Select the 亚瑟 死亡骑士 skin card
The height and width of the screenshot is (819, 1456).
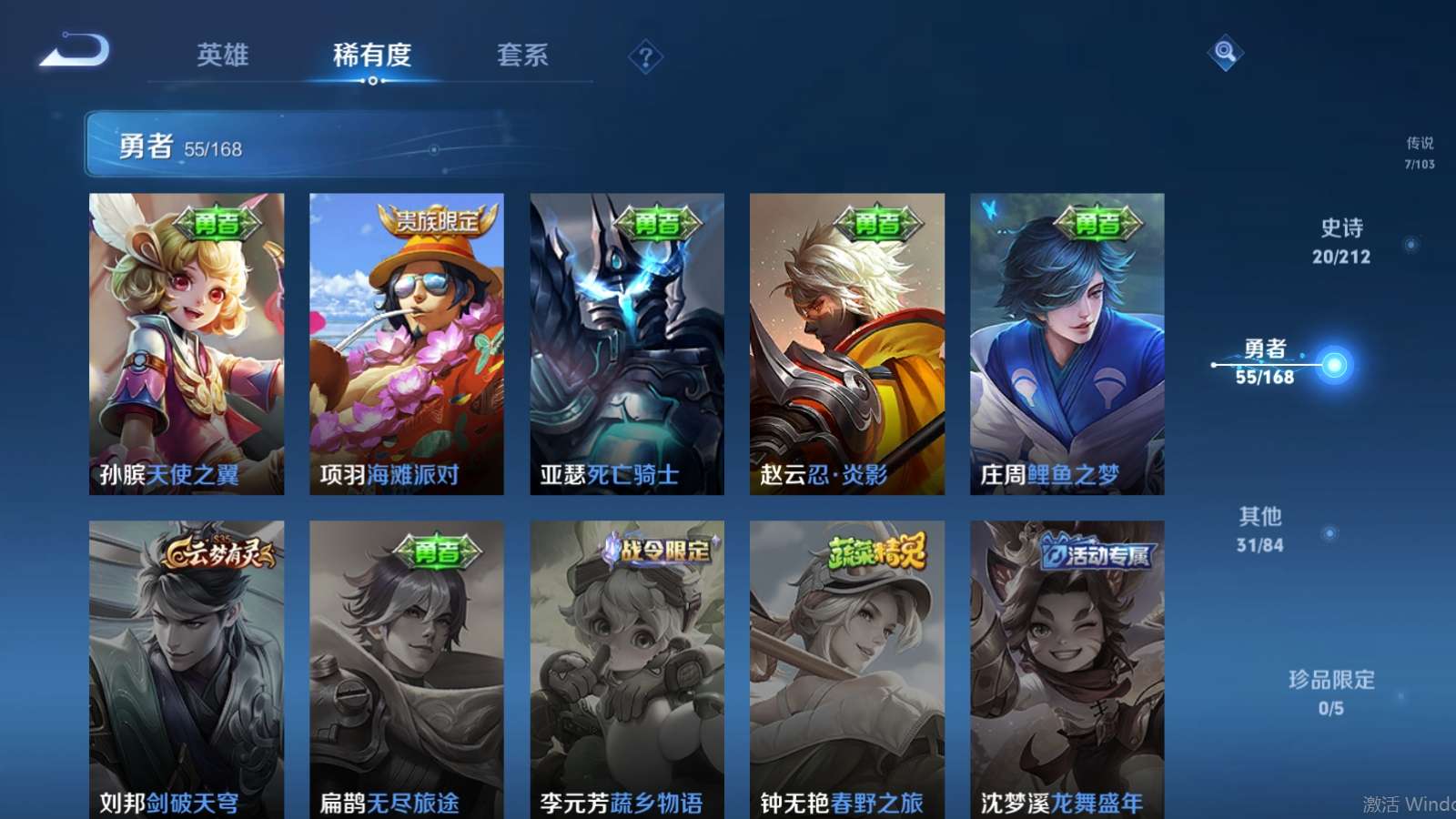(x=627, y=344)
